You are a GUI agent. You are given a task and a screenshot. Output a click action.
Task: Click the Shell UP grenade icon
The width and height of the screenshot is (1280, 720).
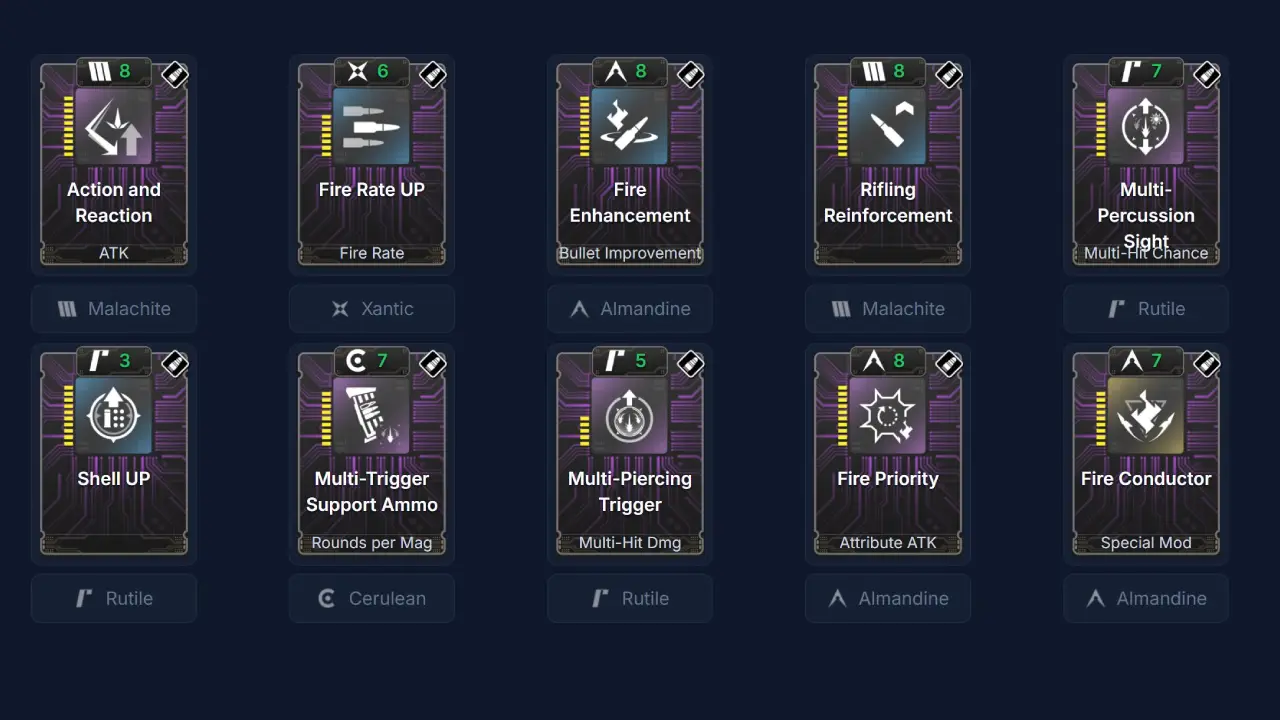[114, 415]
